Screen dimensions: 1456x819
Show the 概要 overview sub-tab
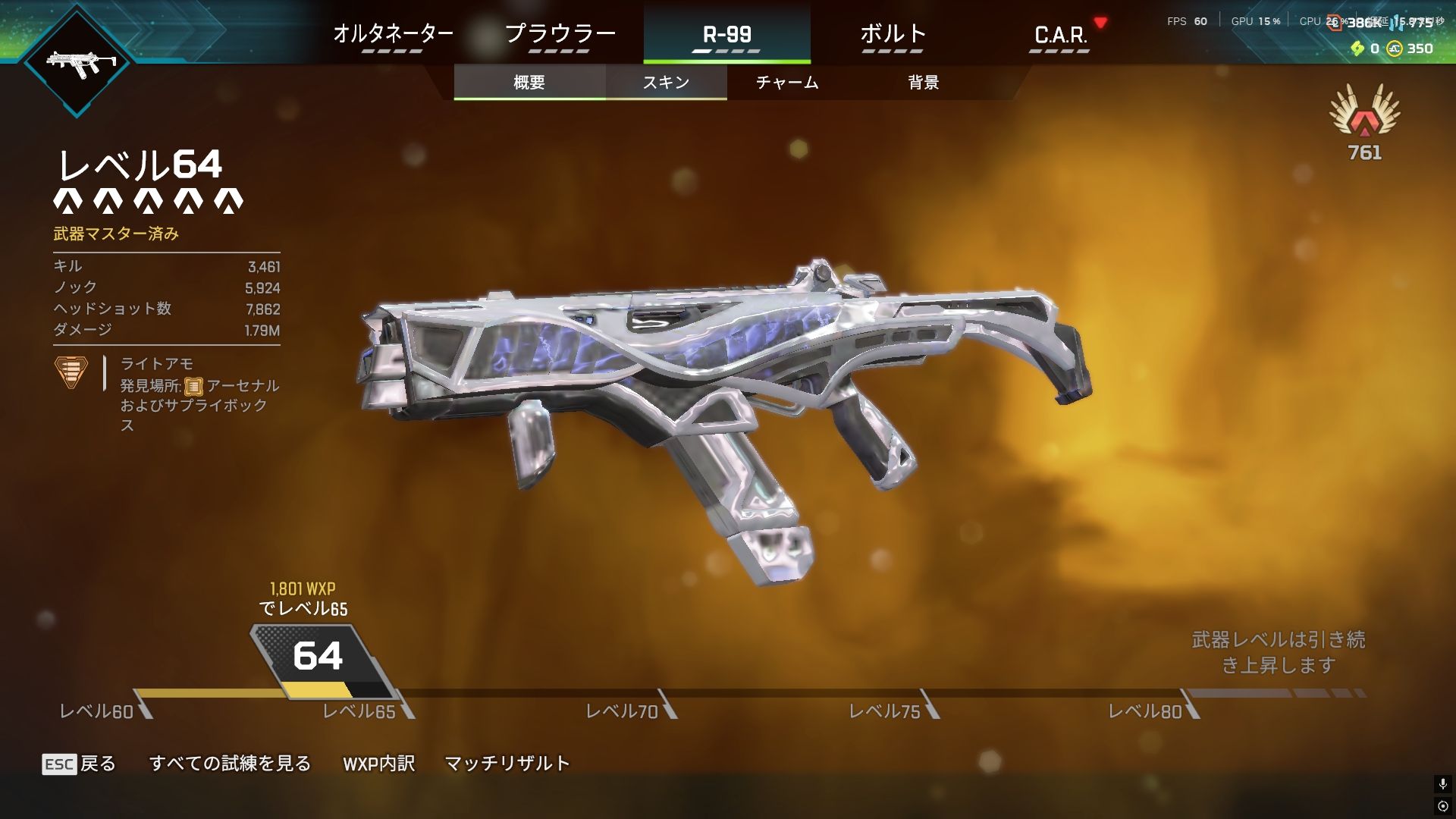[529, 82]
